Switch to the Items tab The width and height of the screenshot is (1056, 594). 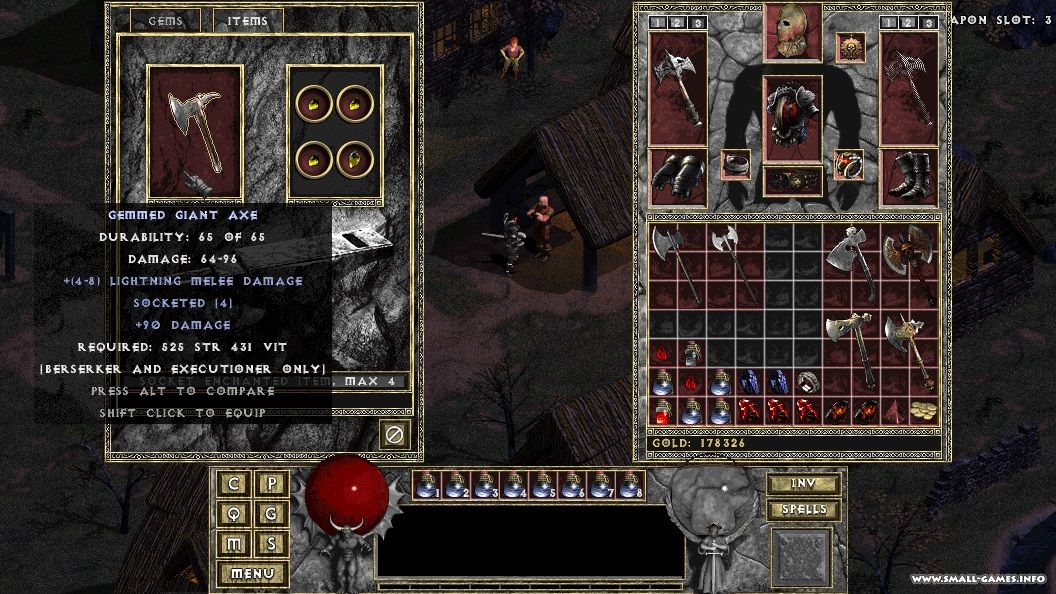pyautogui.click(x=247, y=21)
